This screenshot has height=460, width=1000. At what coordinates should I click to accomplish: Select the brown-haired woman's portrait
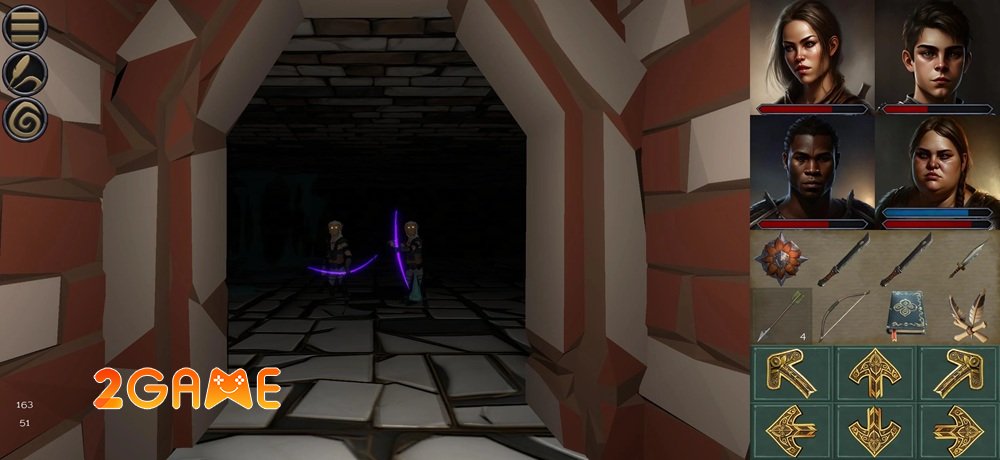click(812, 50)
